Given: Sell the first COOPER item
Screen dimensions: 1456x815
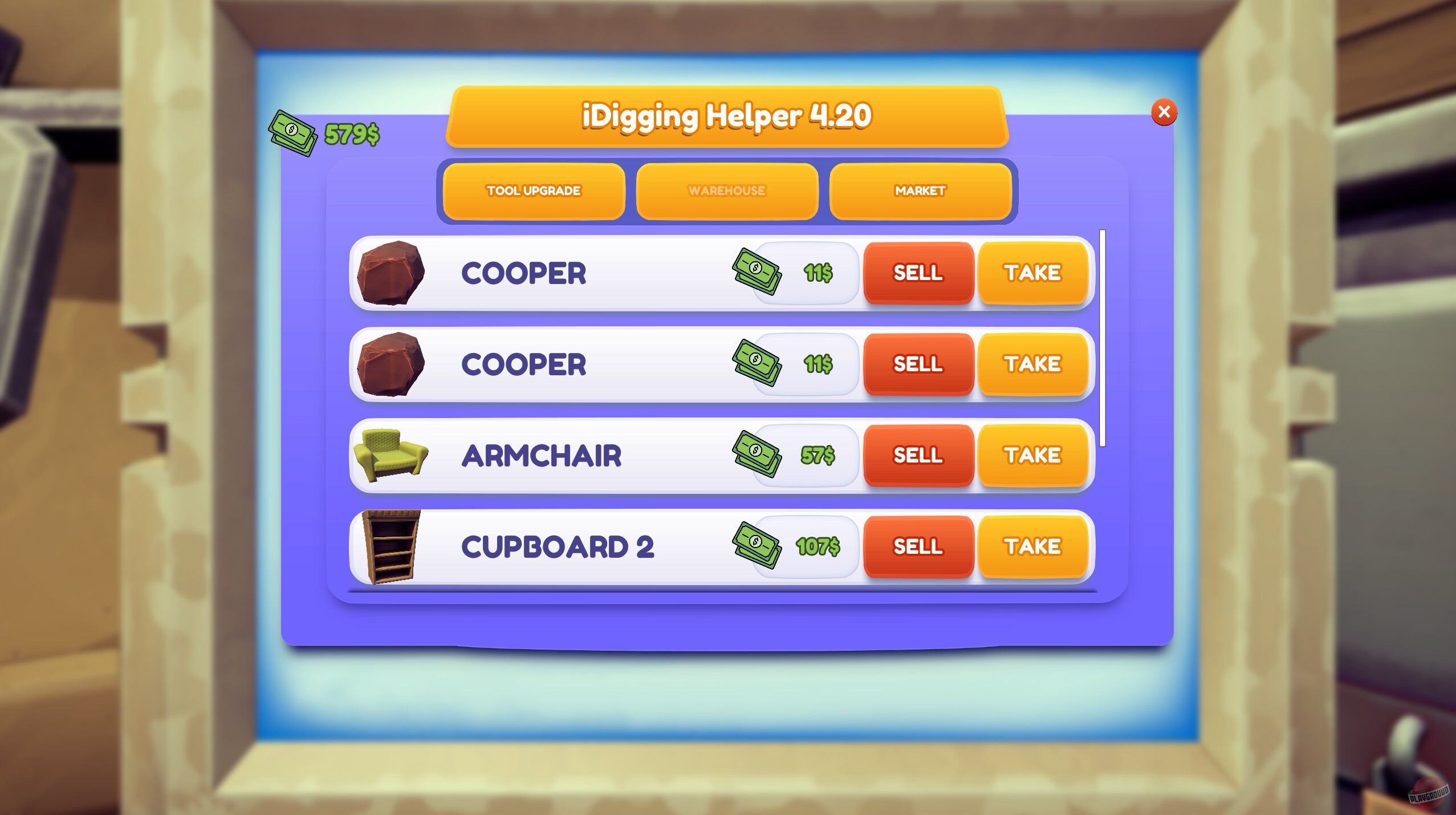Looking at the screenshot, I should point(918,274).
